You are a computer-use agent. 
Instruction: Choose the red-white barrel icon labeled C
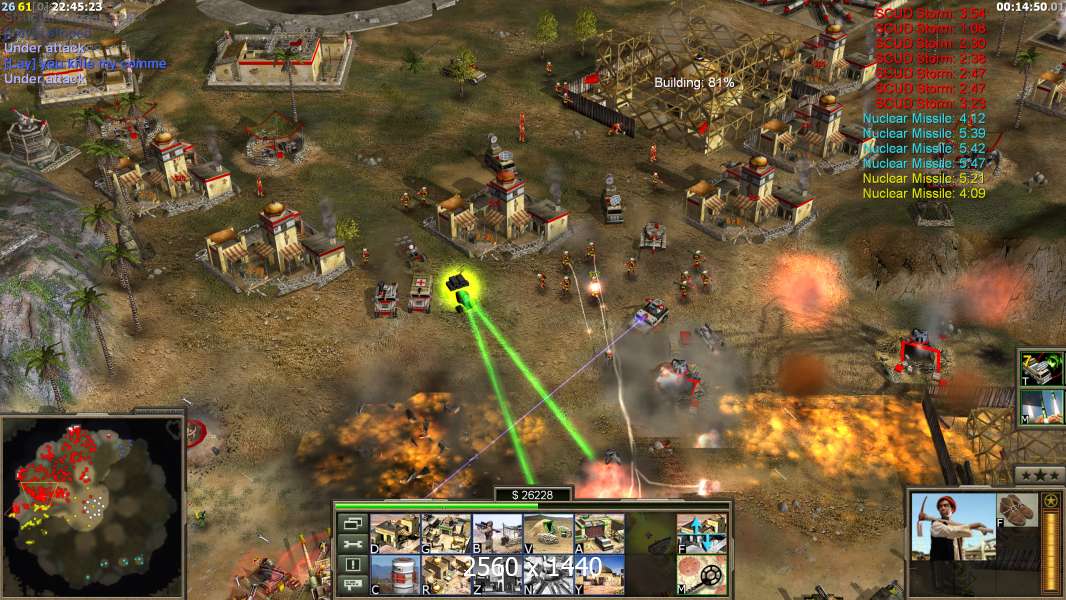pos(395,574)
